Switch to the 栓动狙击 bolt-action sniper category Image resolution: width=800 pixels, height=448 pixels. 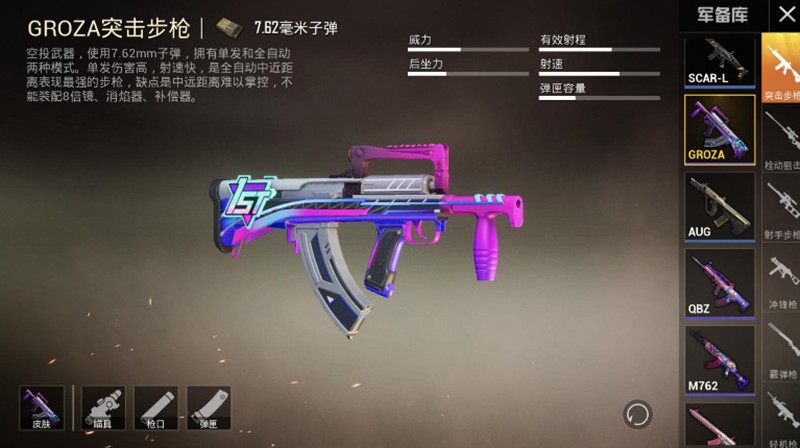pyautogui.click(x=781, y=138)
